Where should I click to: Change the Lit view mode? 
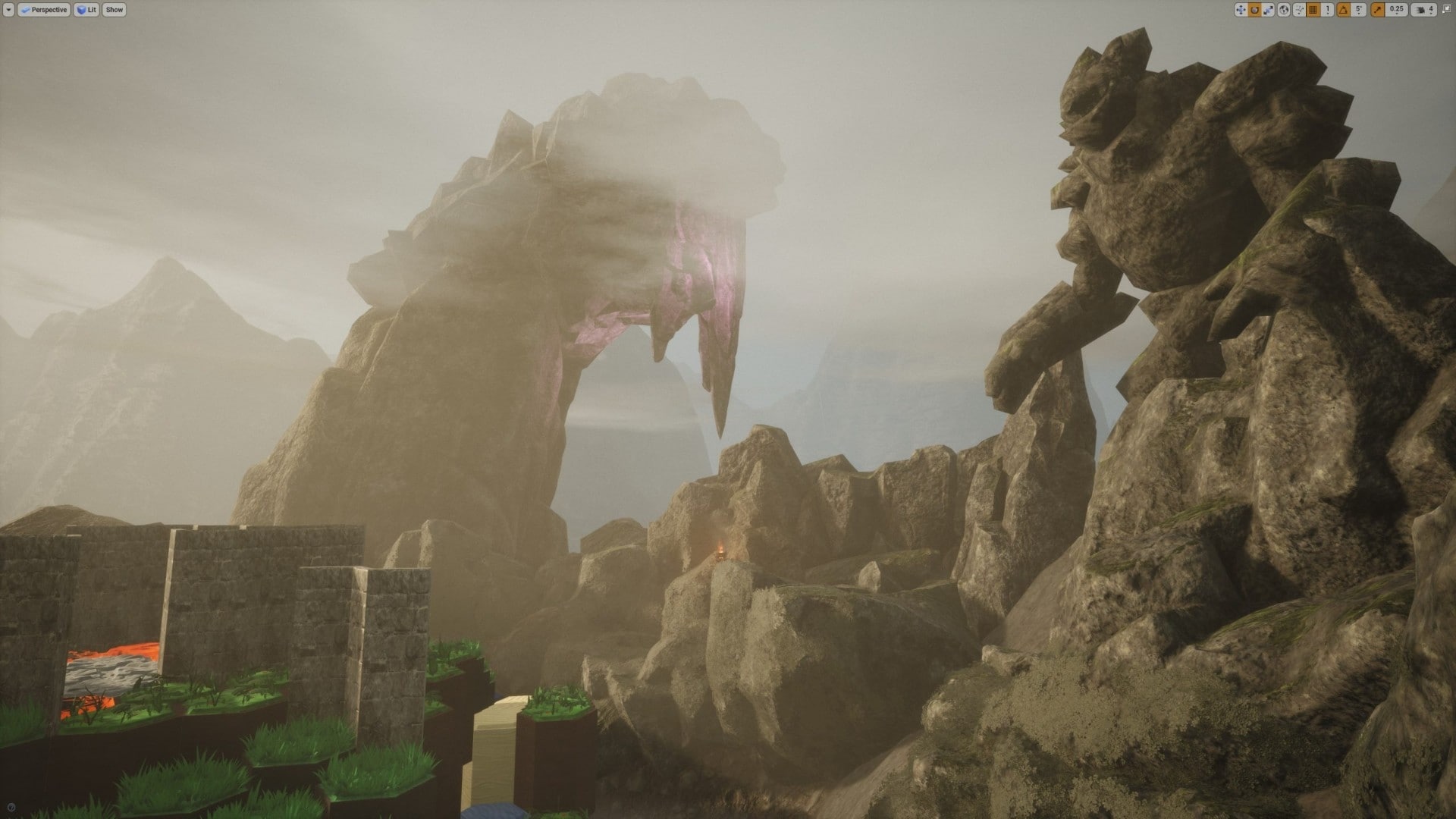pos(86,10)
